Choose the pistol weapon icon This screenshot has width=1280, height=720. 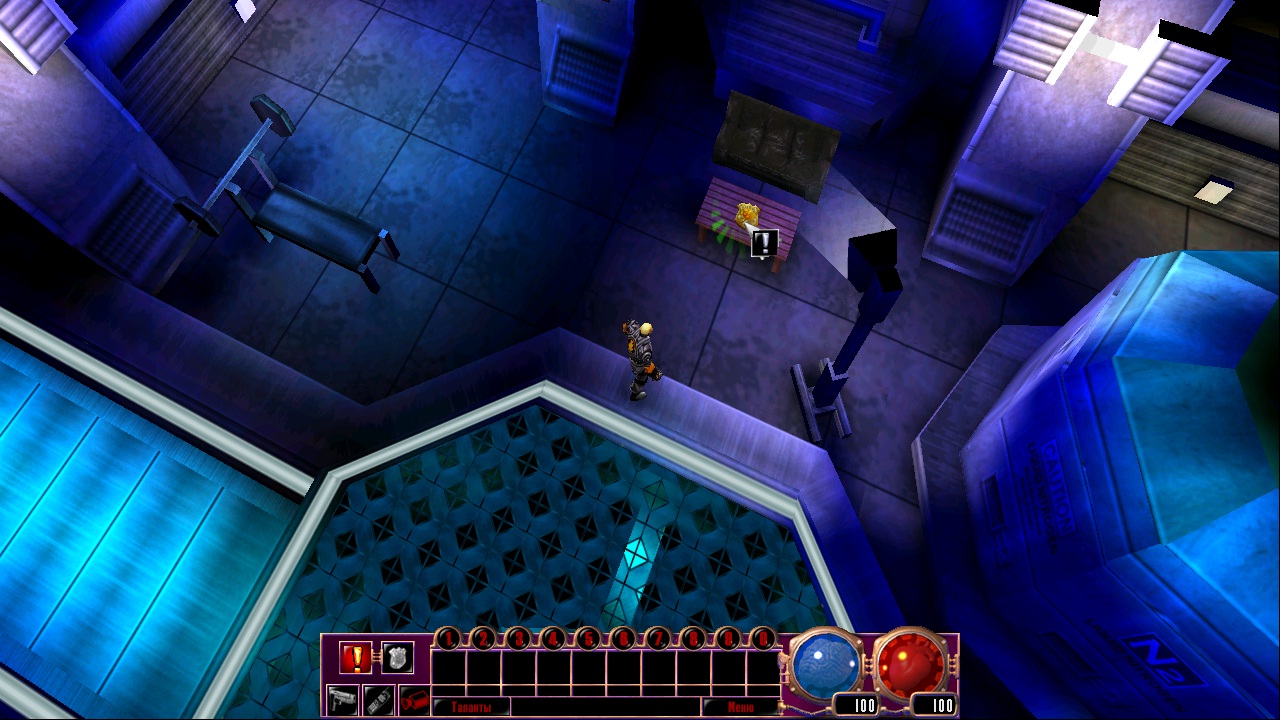pos(342,699)
